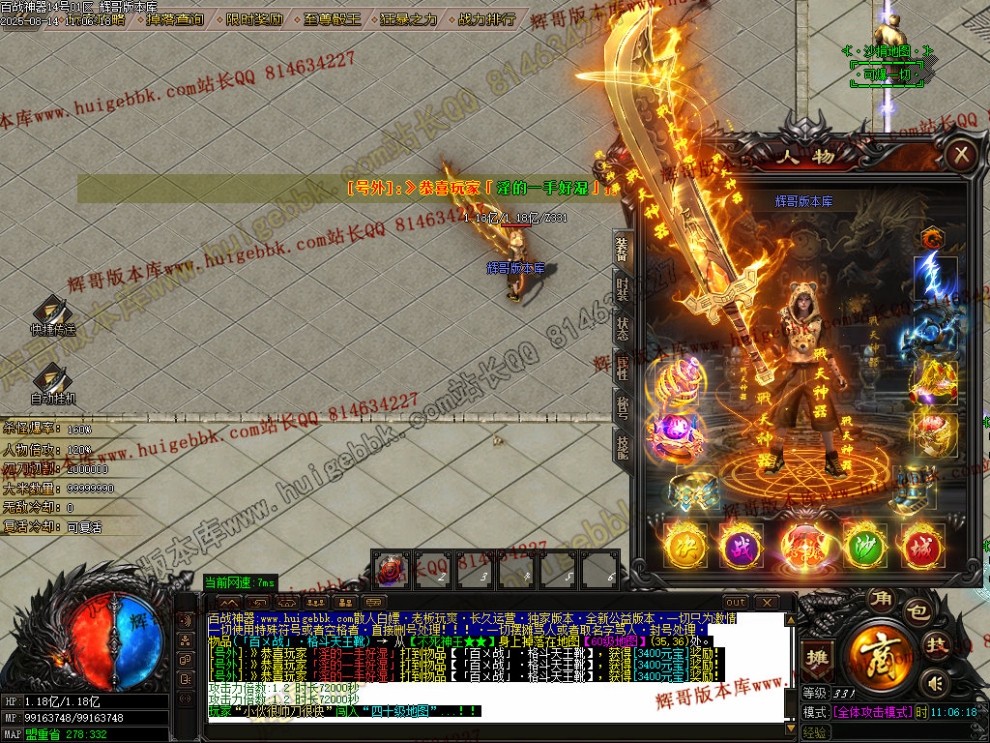Select the red 城 orb slot
The height and width of the screenshot is (743, 990).
coord(922,545)
